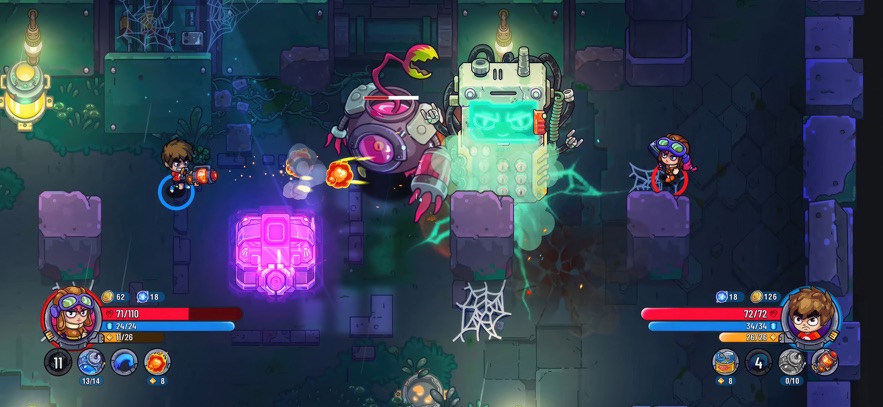883x407 pixels.
Task: Select the skill on cooldown showing 11
Action: point(58,362)
